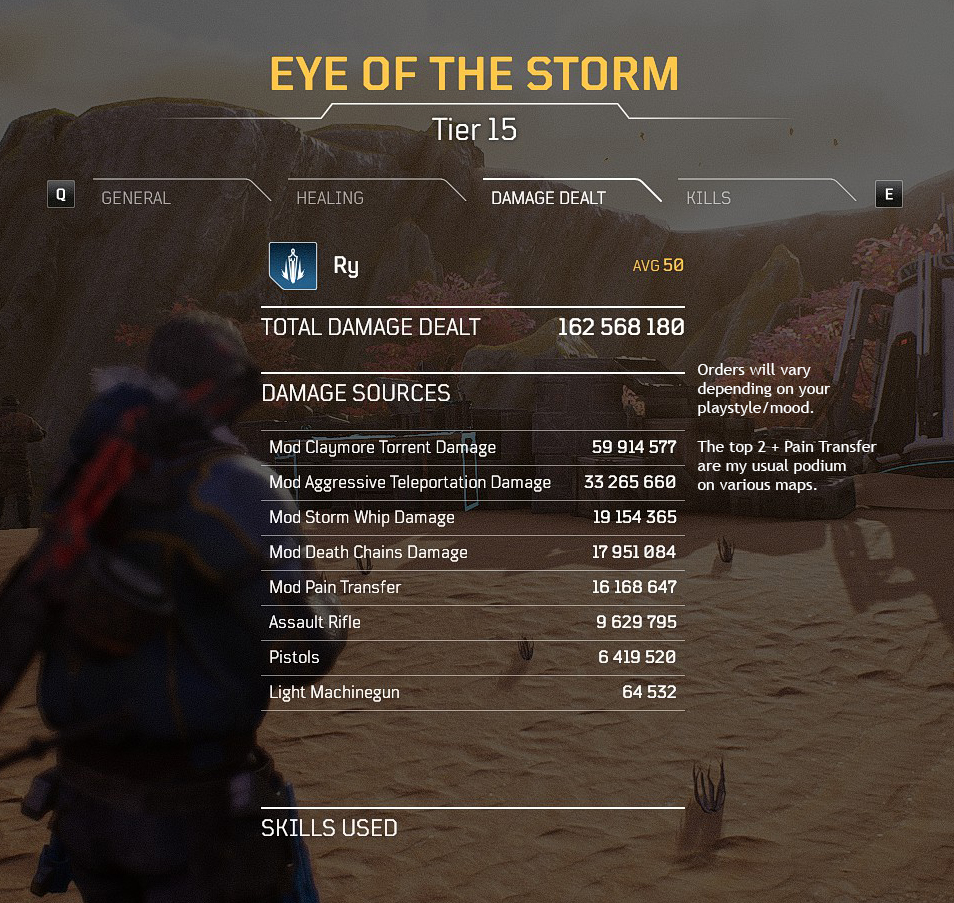Choose the Mod Aggressive Teleportation Damage row
Image resolution: width=954 pixels, height=903 pixels.
tap(472, 483)
